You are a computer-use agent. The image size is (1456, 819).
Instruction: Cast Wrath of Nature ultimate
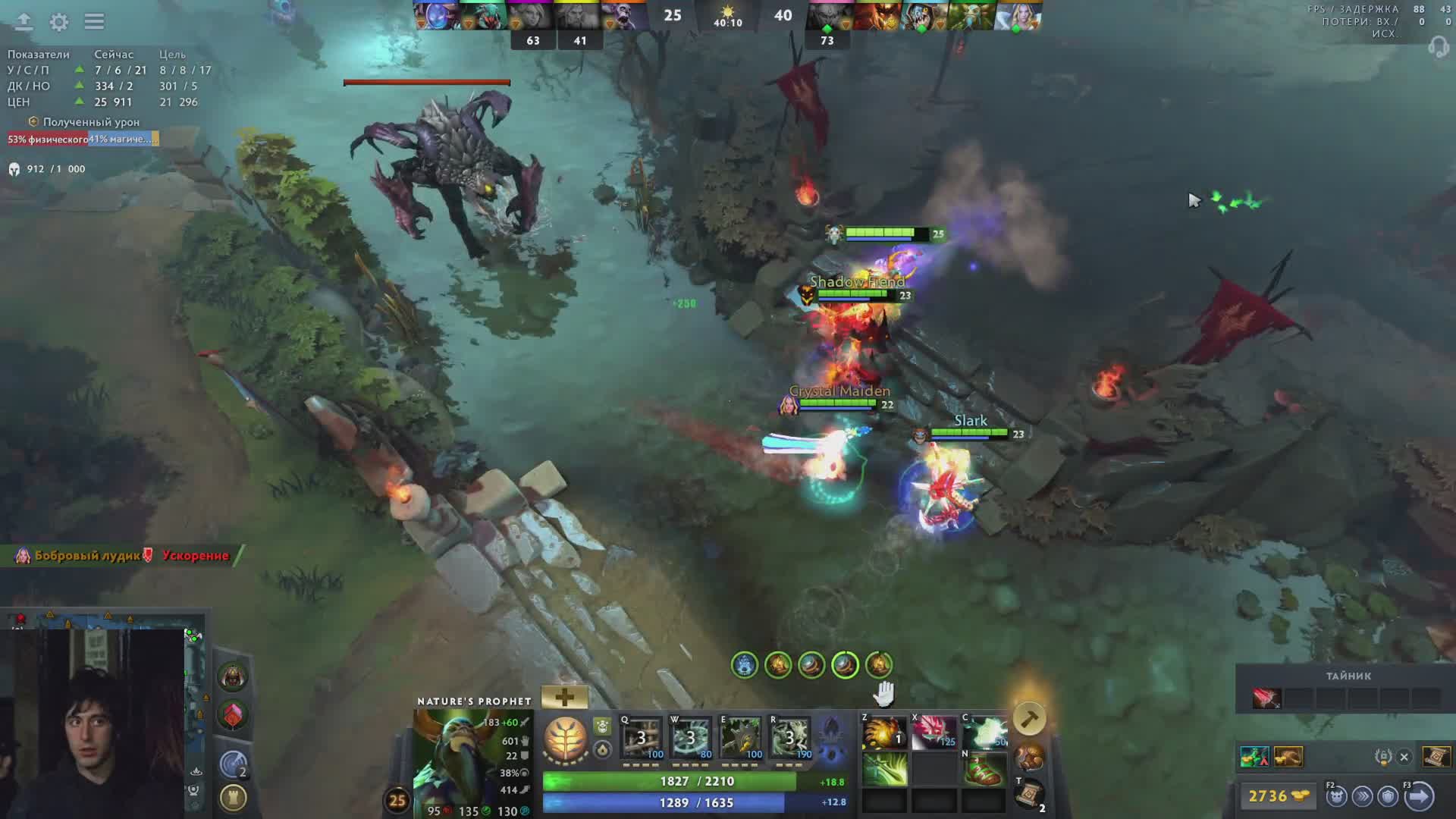[790, 736]
